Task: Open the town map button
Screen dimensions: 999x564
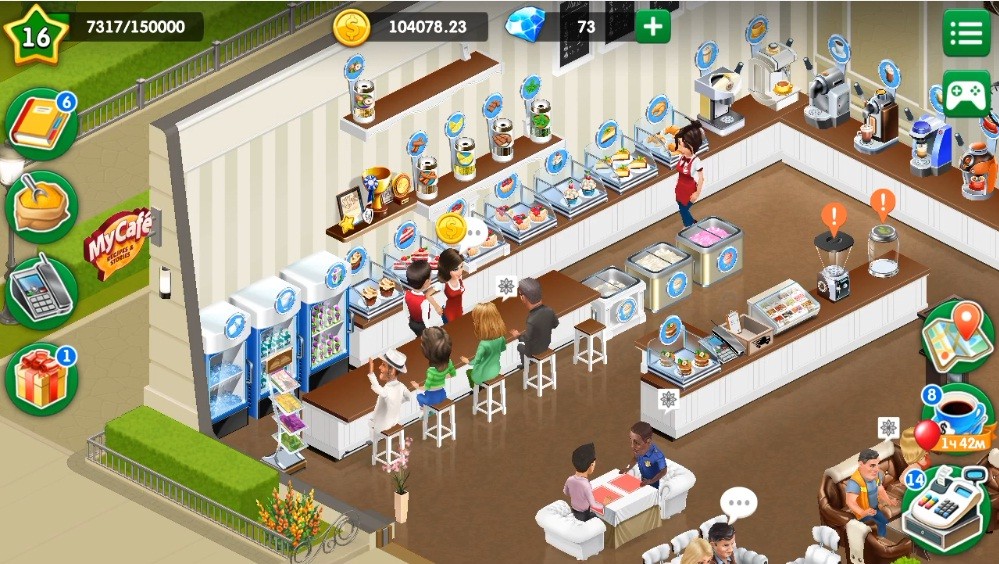Action: click(x=957, y=335)
